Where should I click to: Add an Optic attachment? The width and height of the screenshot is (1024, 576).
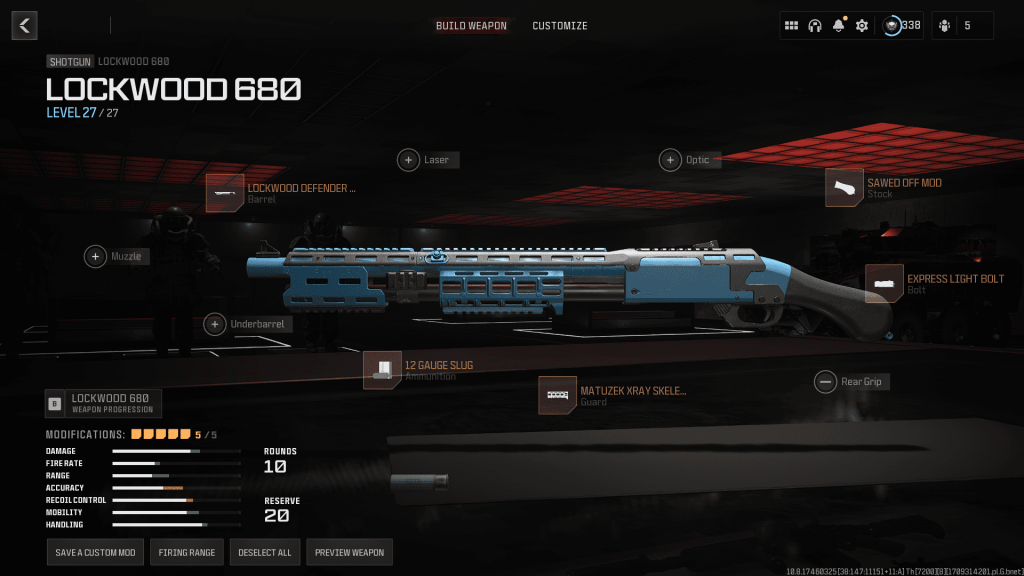tap(670, 160)
